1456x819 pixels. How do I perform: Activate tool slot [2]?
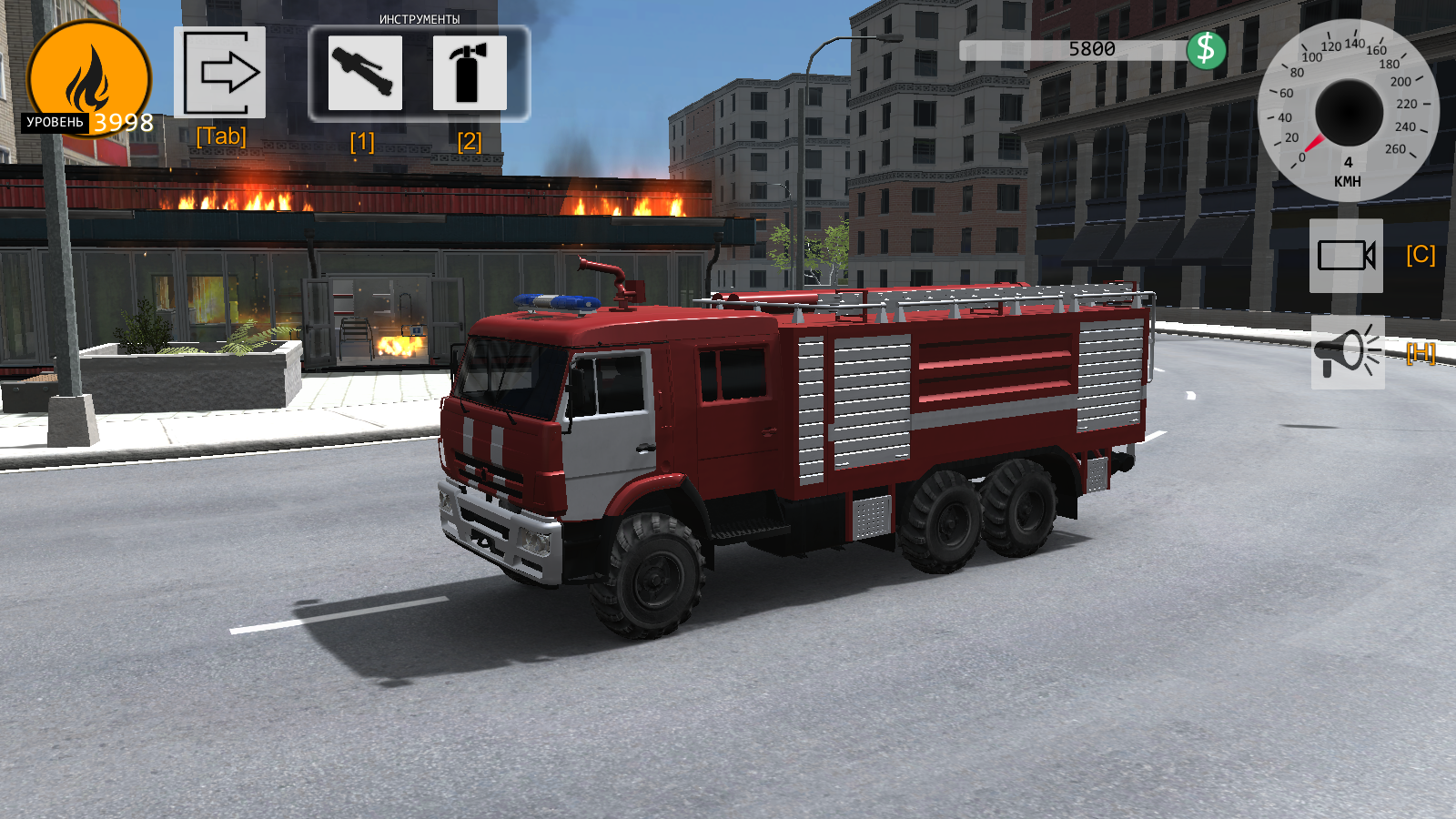pyautogui.click(x=469, y=140)
